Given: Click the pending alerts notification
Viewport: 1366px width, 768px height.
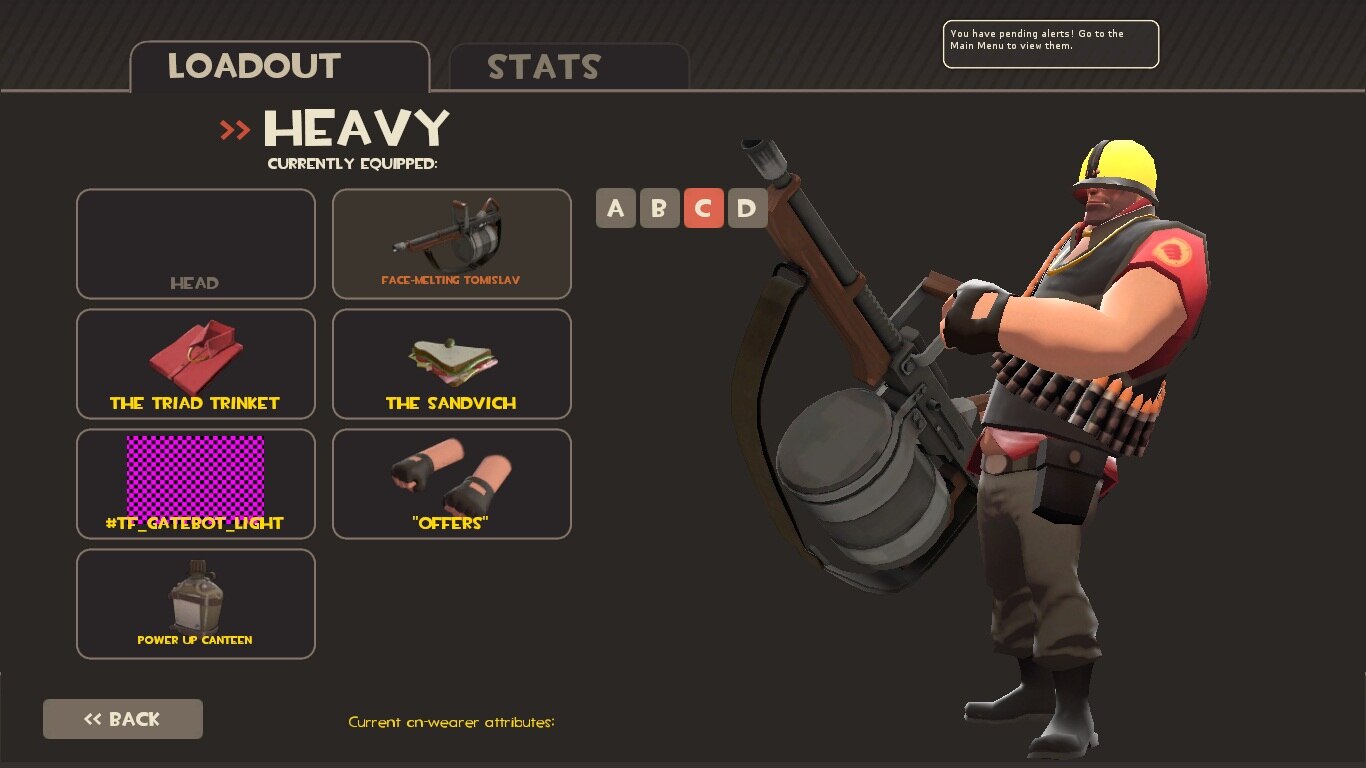Looking at the screenshot, I should coord(1050,44).
